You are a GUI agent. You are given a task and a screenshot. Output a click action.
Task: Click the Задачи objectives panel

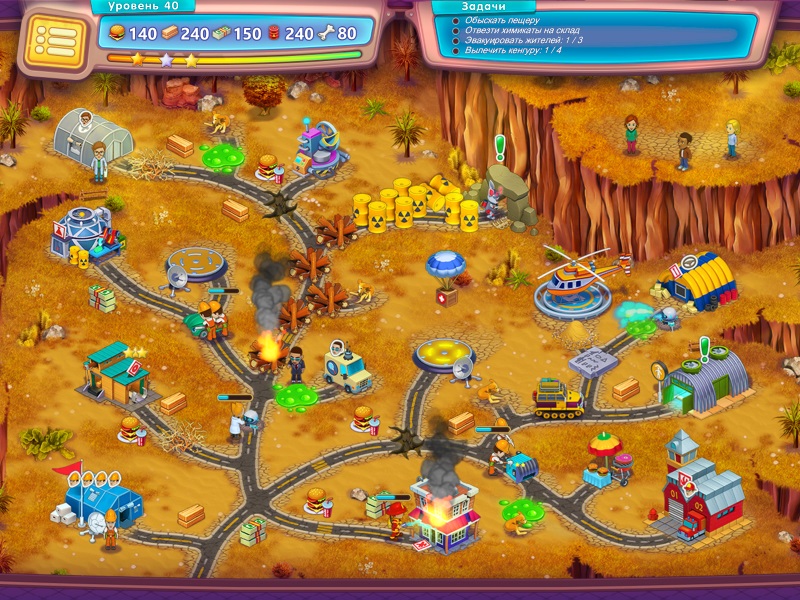590,34
